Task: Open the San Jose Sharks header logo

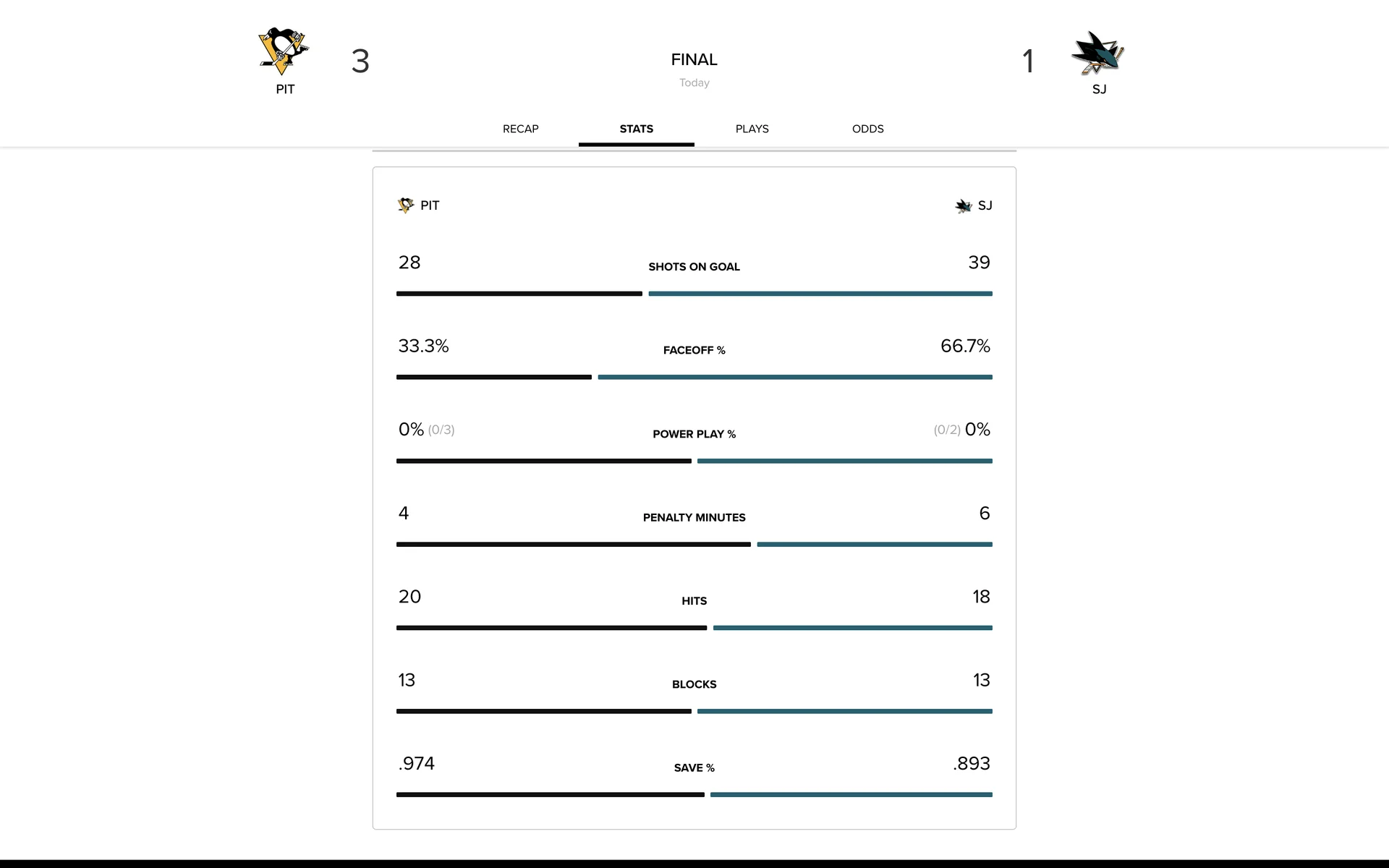Action: (1098, 53)
